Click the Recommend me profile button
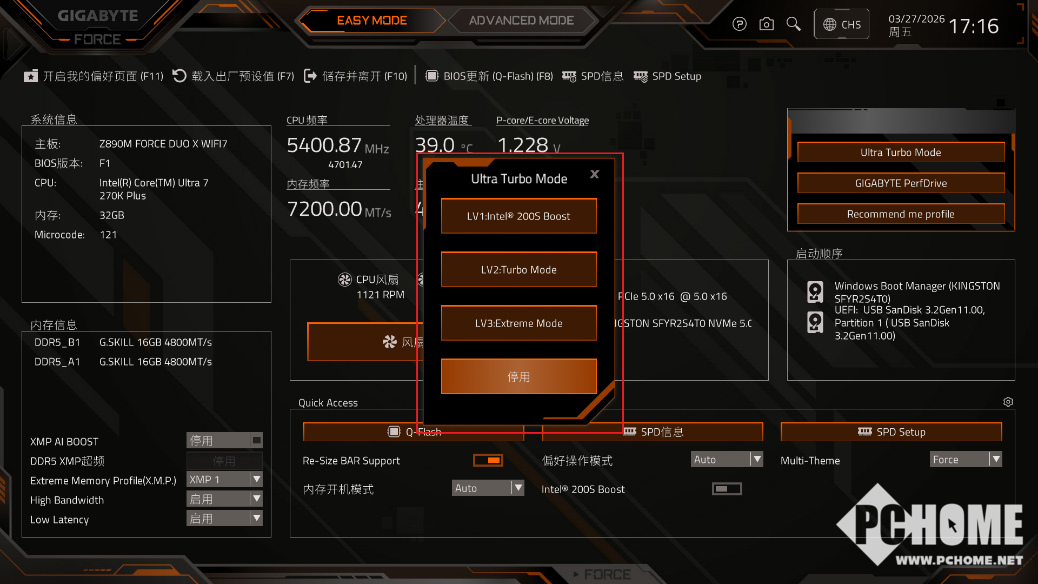The image size is (1038, 584). [x=900, y=214]
